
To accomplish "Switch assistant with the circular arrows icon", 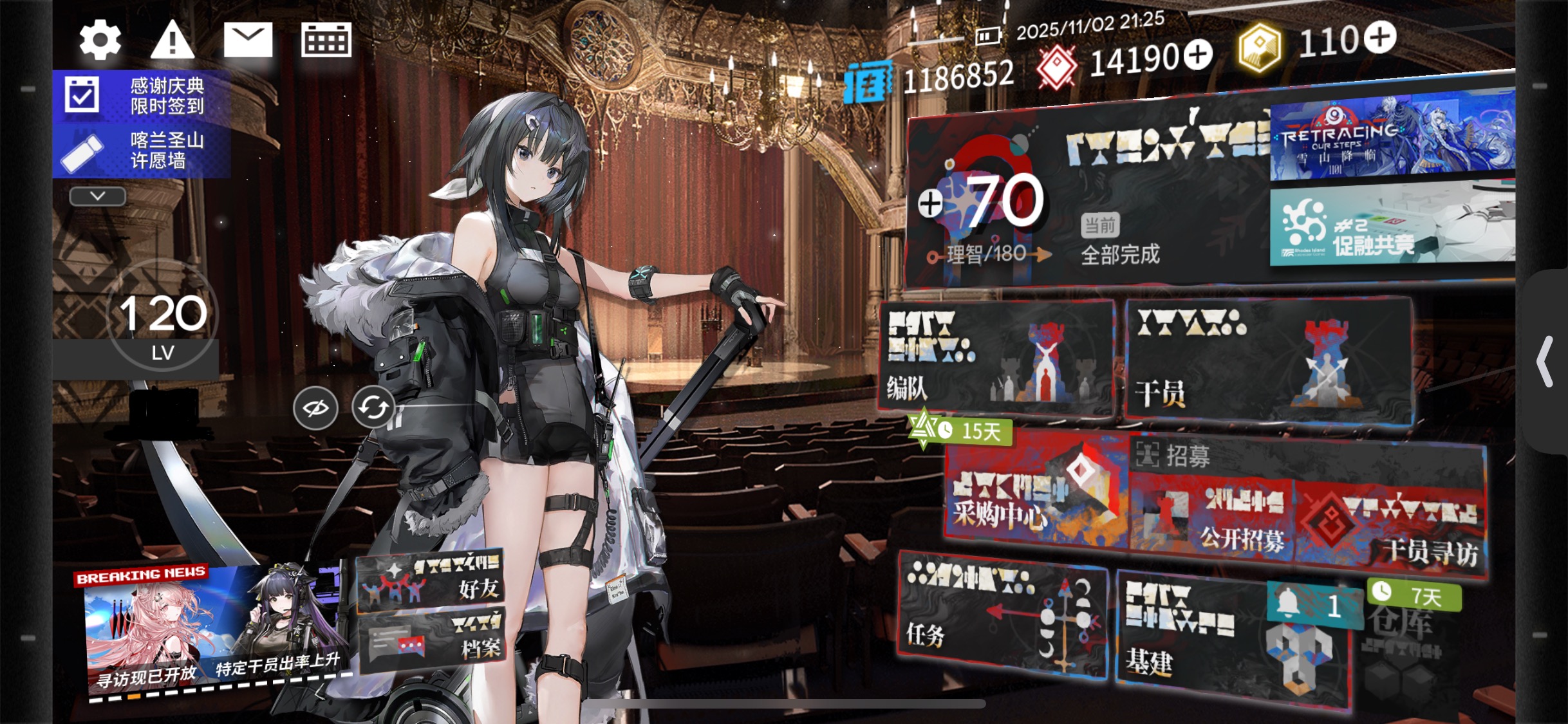I will click(373, 407).
